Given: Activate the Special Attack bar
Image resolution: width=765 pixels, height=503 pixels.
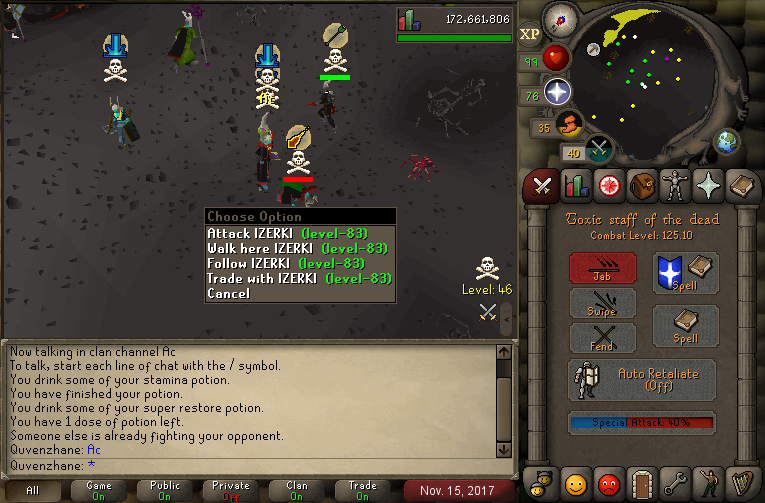Looking at the screenshot, I should tap(641, 423).
